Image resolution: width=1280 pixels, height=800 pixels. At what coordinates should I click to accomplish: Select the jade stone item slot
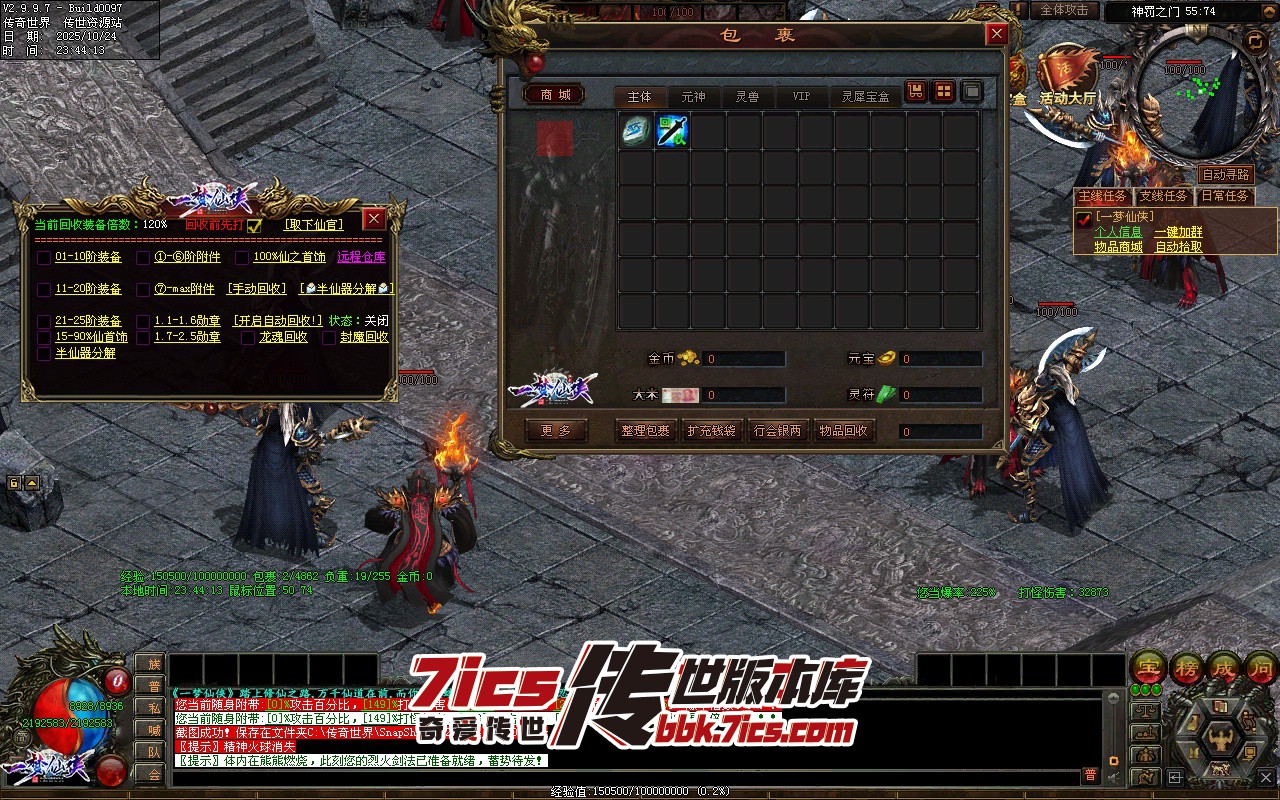pos(636,132)
